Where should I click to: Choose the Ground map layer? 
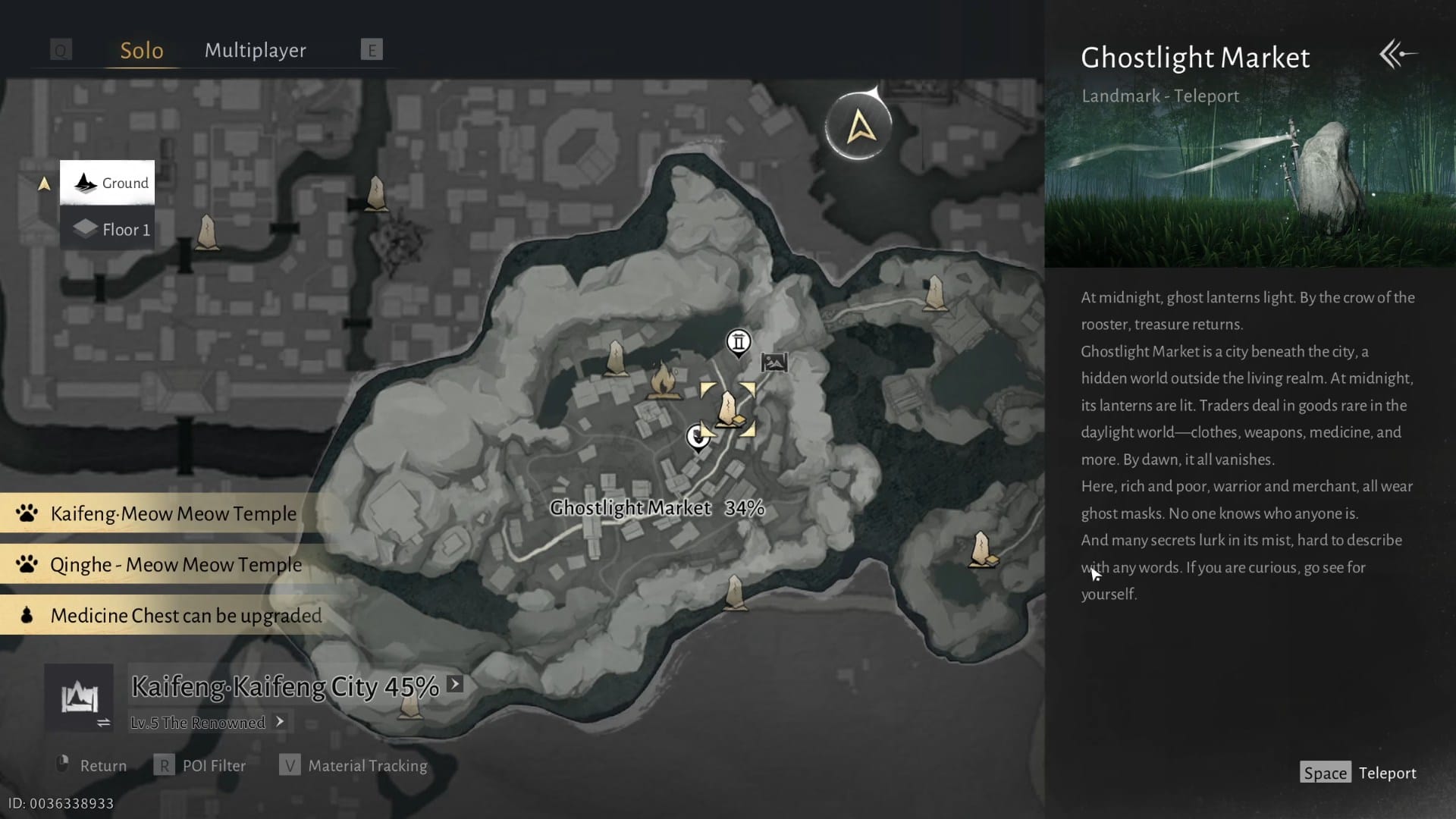pyautogui.click(x=108, y=183)
